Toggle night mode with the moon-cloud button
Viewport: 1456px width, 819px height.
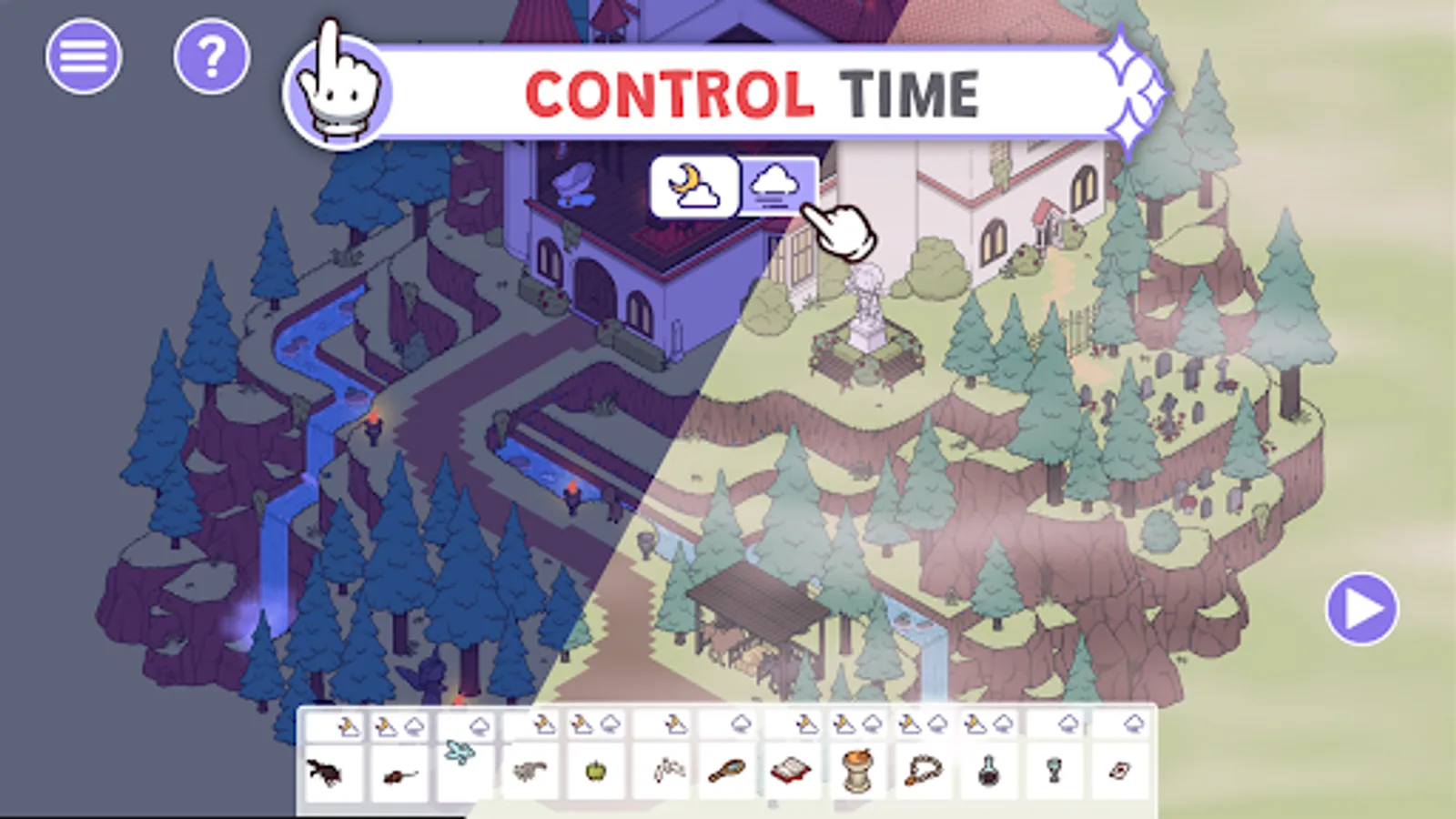(x=693, y=187)
